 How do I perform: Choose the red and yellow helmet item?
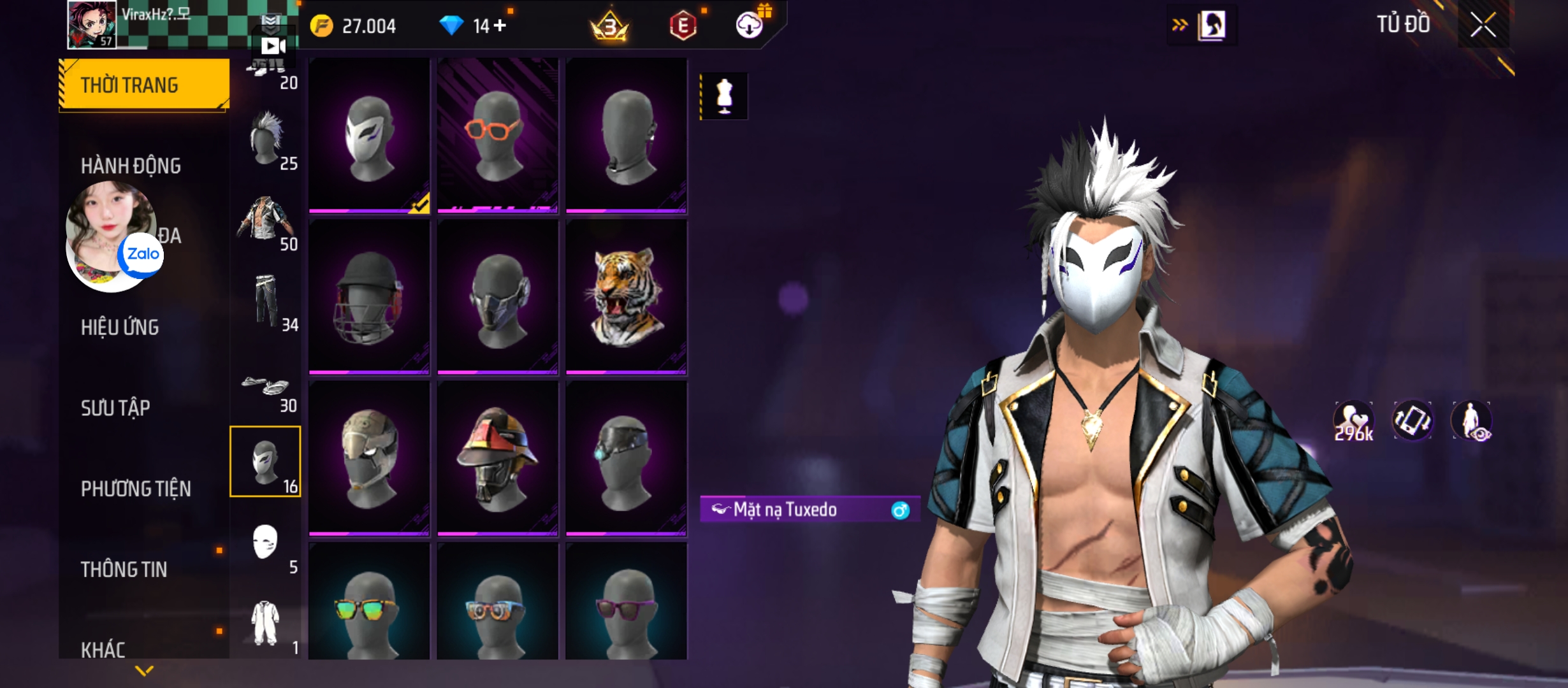point(497,459)
